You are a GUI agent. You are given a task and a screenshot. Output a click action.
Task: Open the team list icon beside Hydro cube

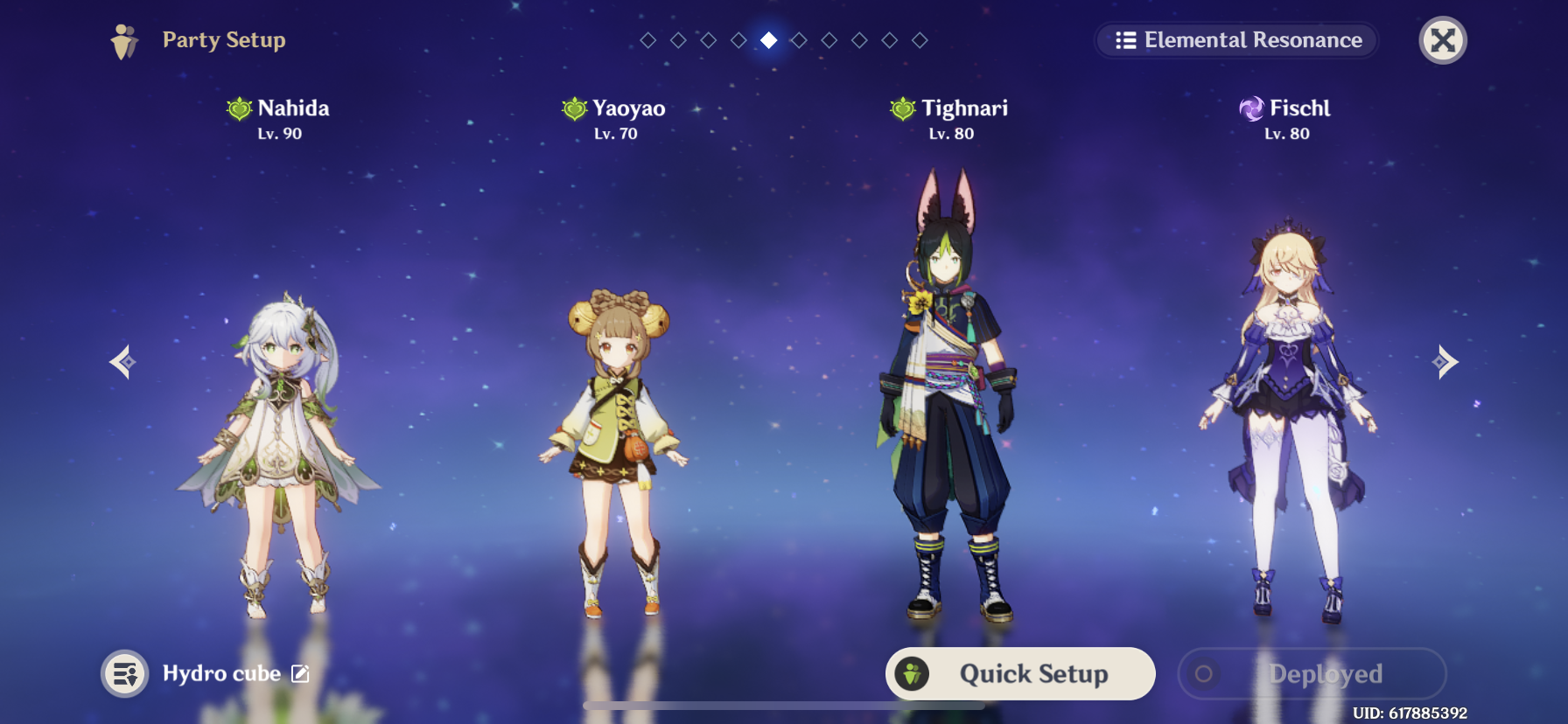pyautogui.click(x=123, y=673)
